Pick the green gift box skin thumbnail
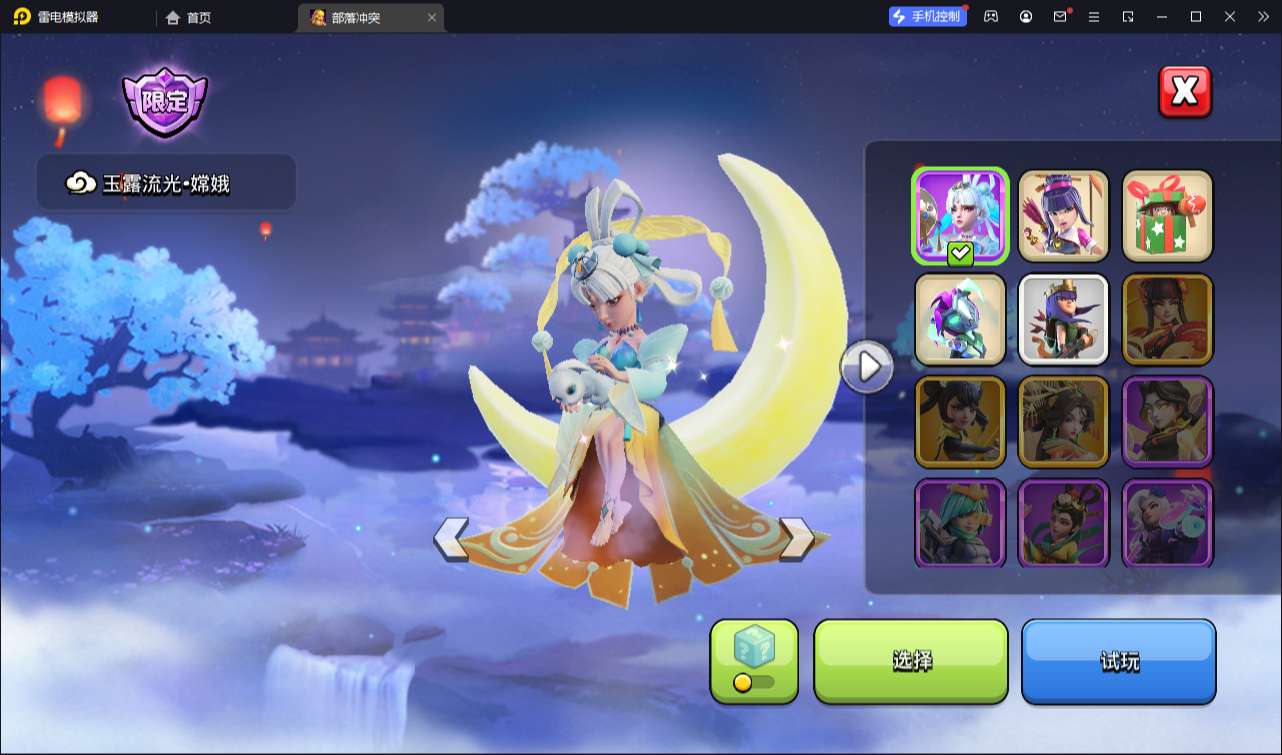This screenshot has height=755, width=1282. 1167,215
